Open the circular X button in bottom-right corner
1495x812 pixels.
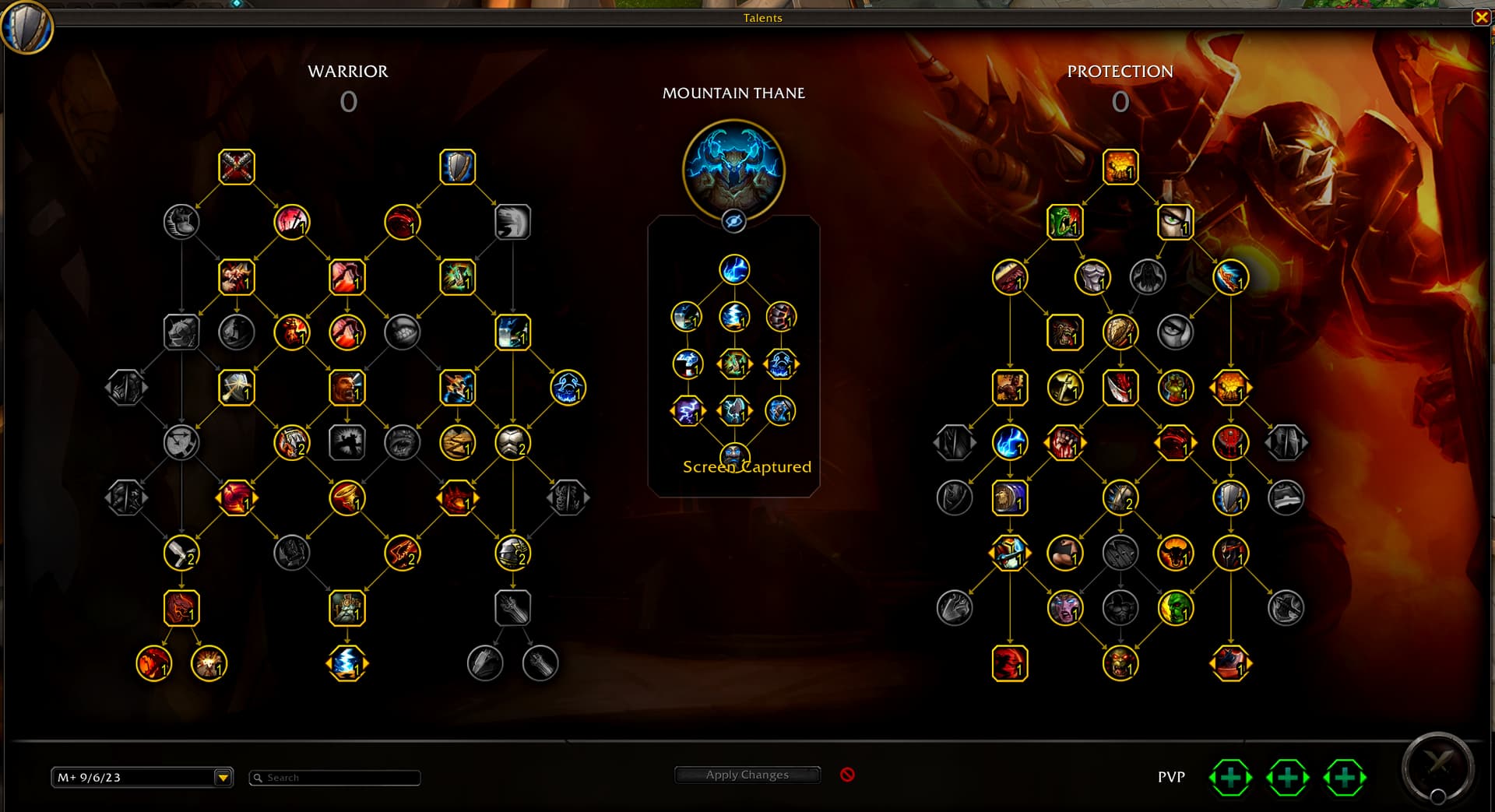[x=1437, y=766]
